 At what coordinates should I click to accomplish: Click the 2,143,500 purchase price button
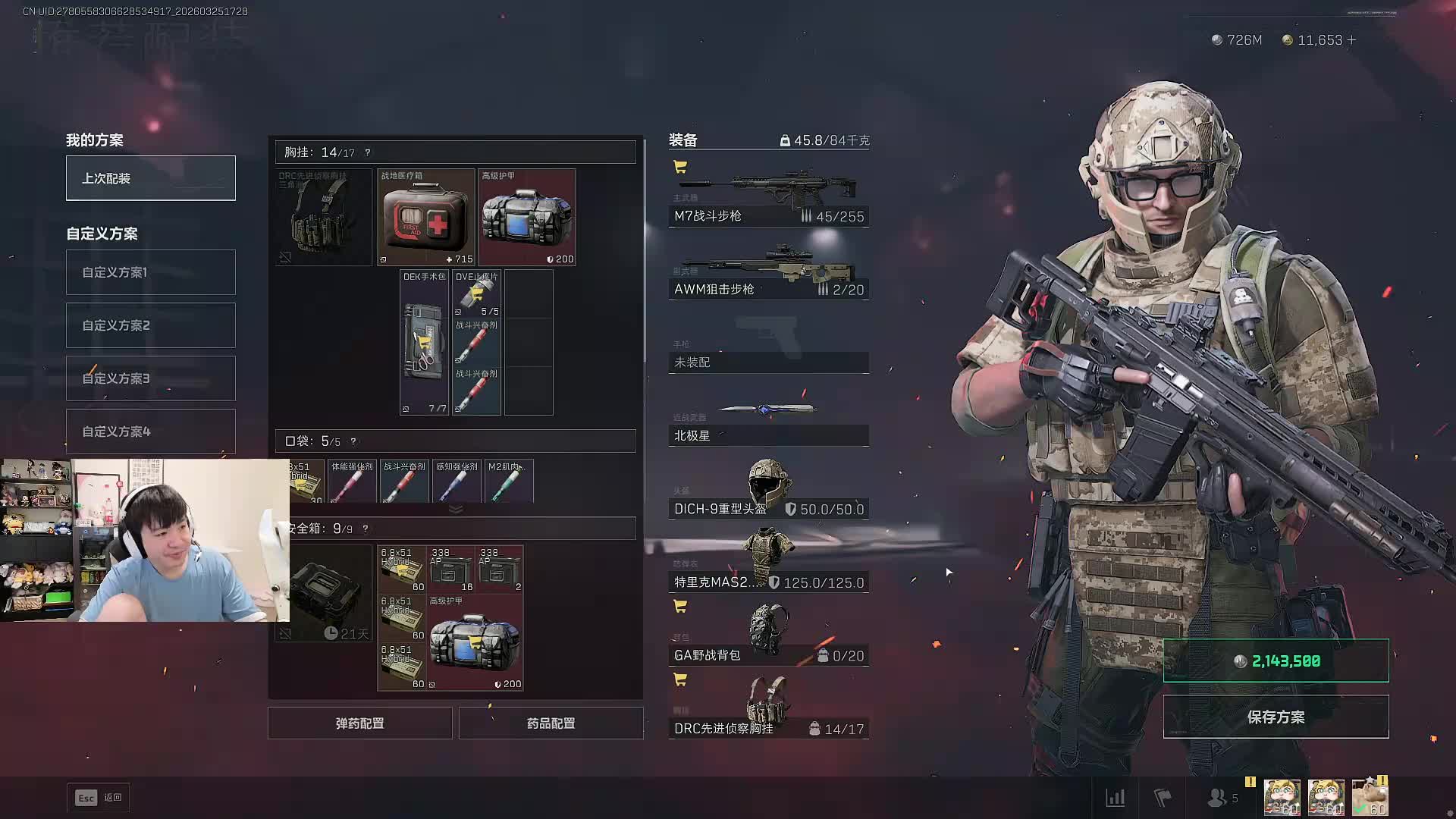(1276, 661)
